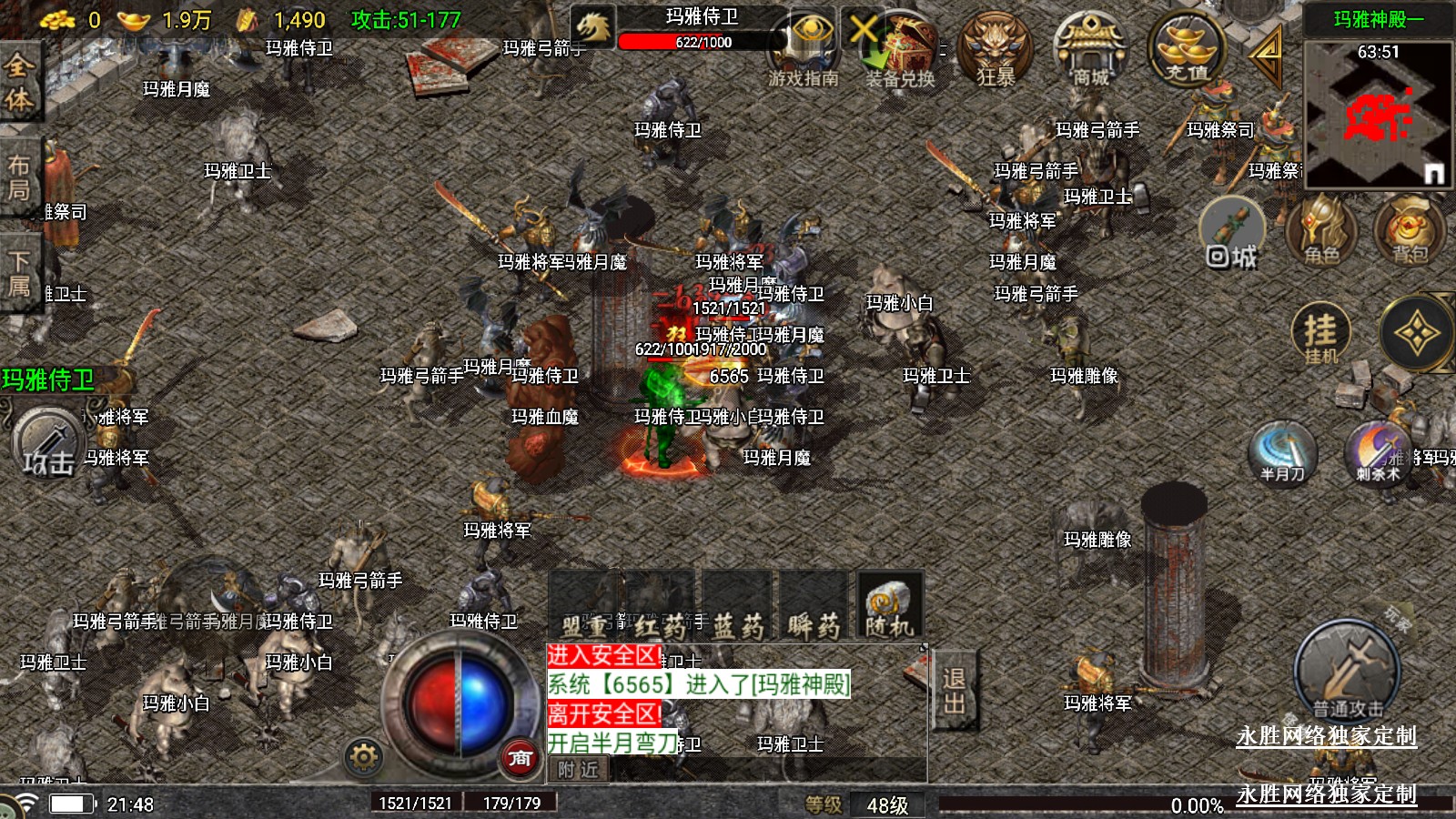Open the 角色 character sheet
The image size is (1456, 819).
coord(1321,232)
